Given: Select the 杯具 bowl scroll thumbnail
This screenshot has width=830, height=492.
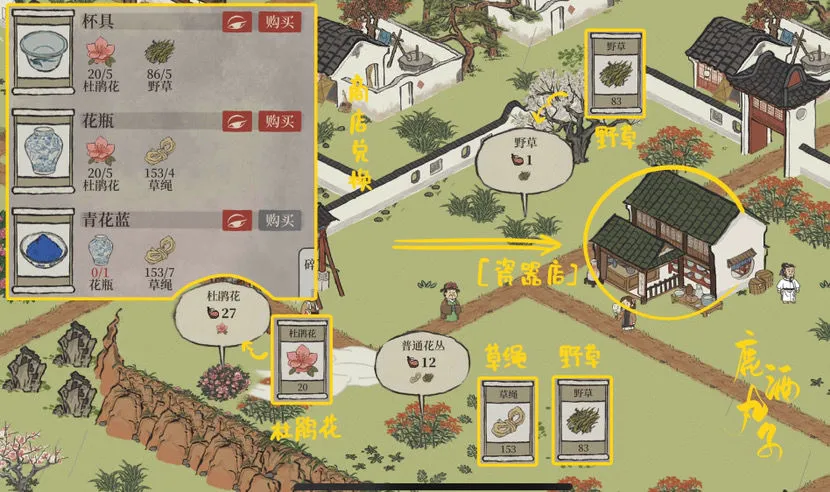Looking at the screenshot, I should click(45, 56).
